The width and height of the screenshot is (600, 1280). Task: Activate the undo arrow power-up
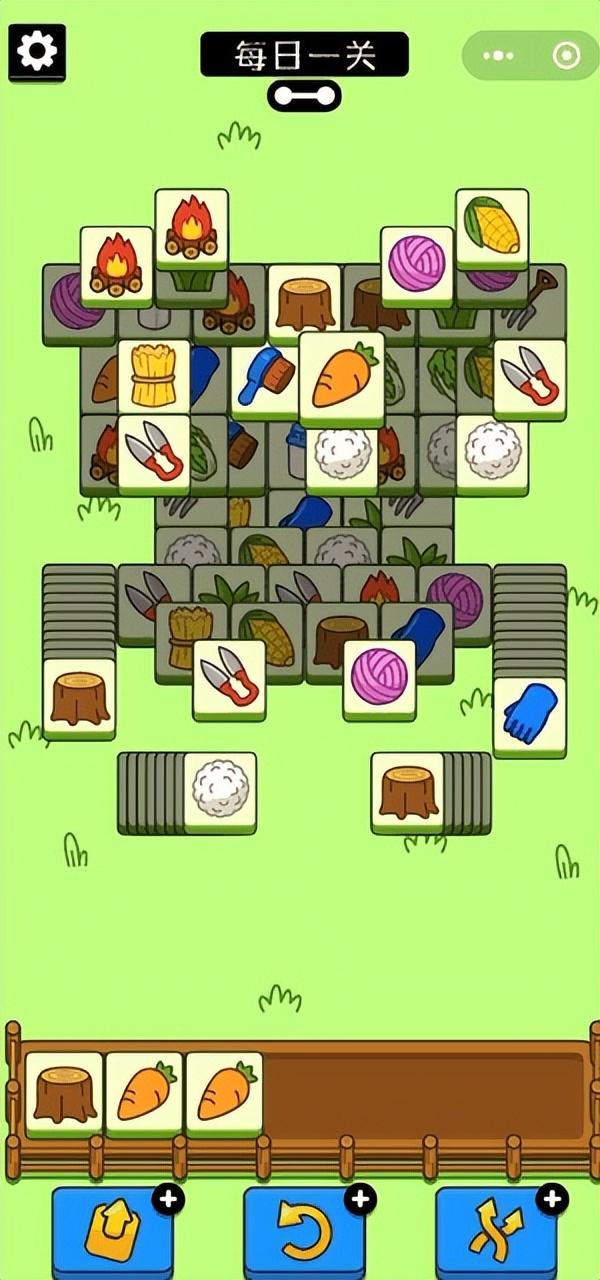[304, 1229]
